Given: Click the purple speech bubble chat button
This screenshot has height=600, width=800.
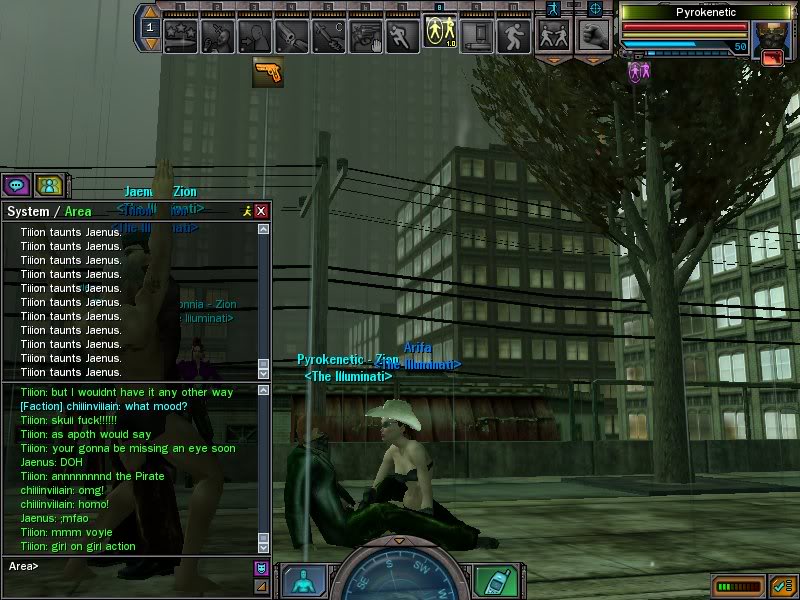Looking at the screenshot, I should [x=15, y=185].
